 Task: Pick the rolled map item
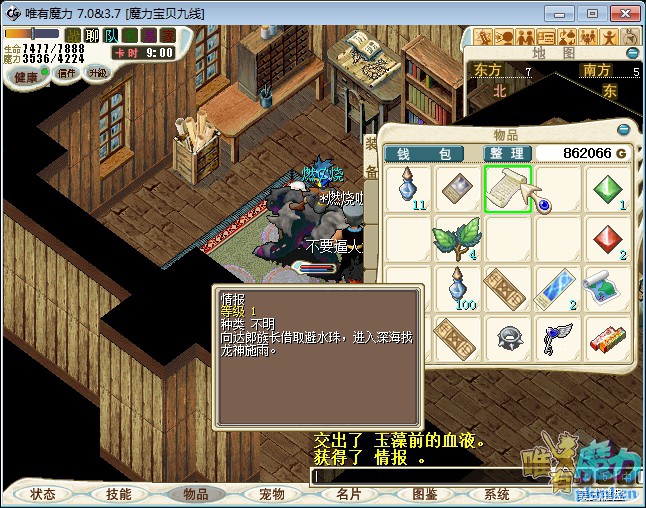tap(608, 289)
